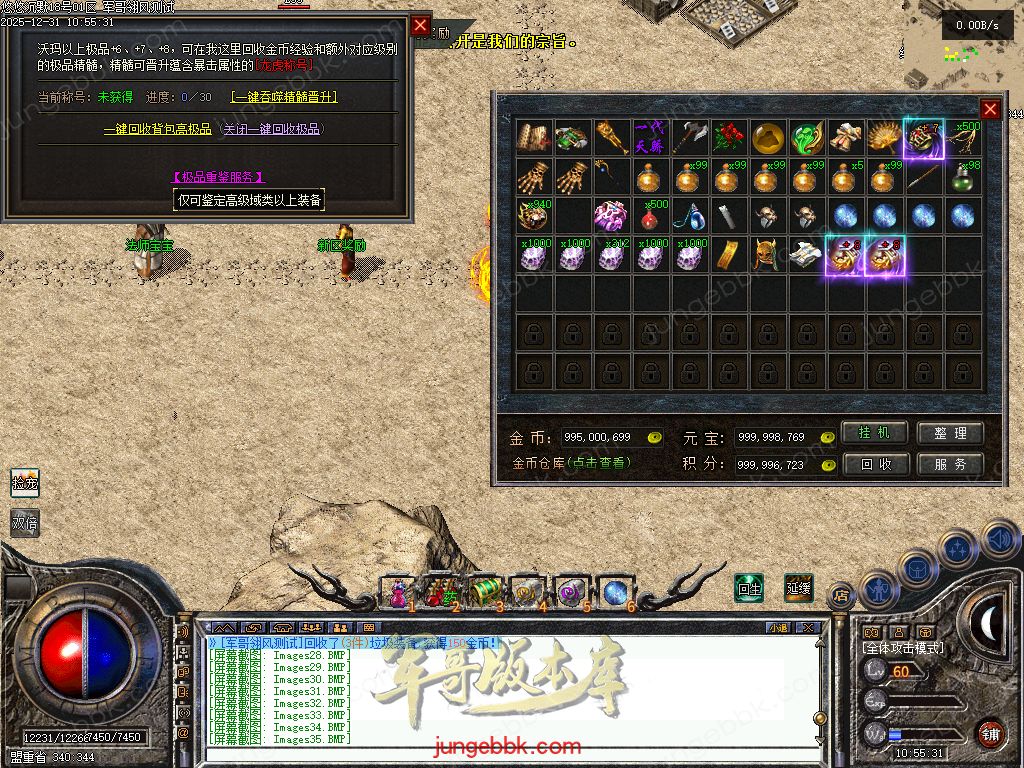Close the NPC recycling dialog
The height and width of the screenshot is (768, 1024).
pos(420,25)
